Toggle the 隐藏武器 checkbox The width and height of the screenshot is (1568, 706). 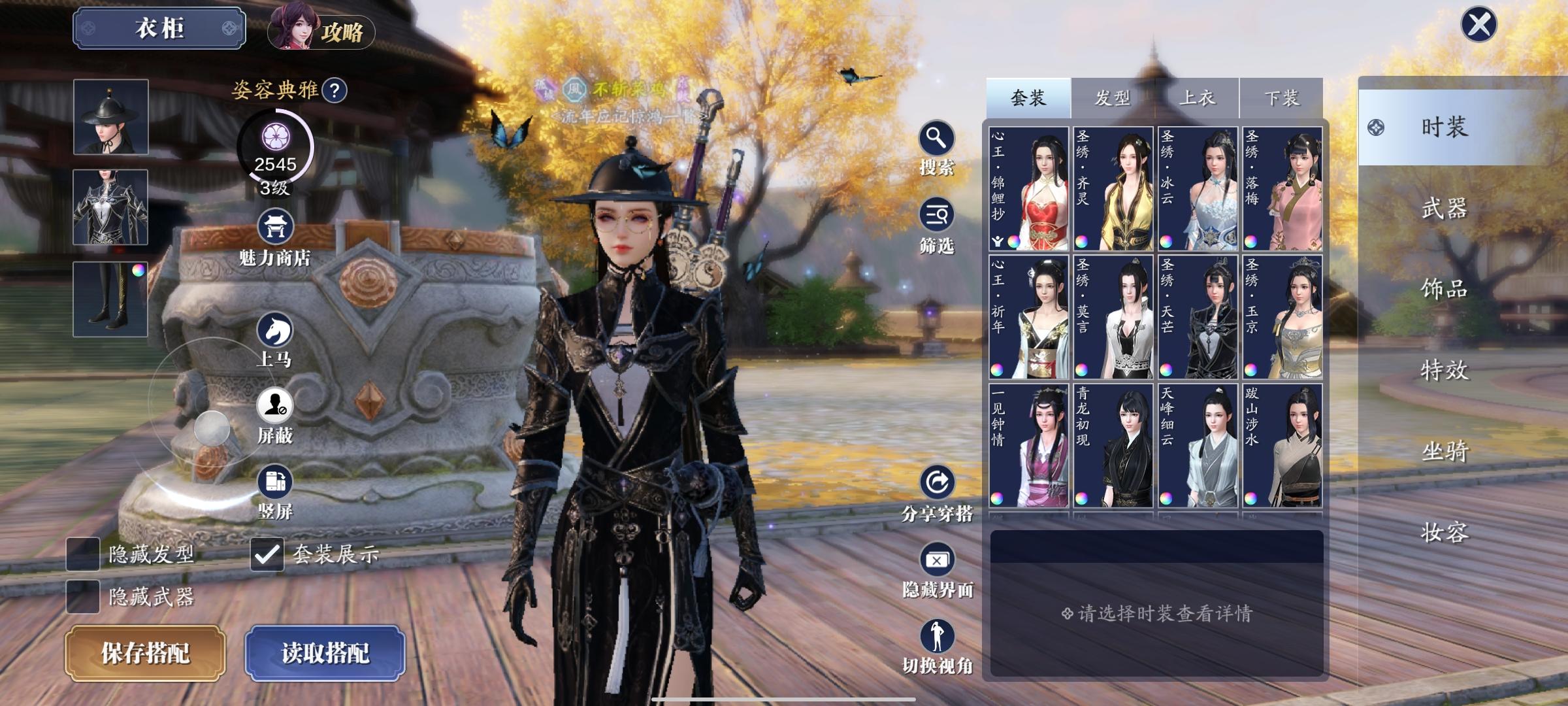[x=84, y=596]
